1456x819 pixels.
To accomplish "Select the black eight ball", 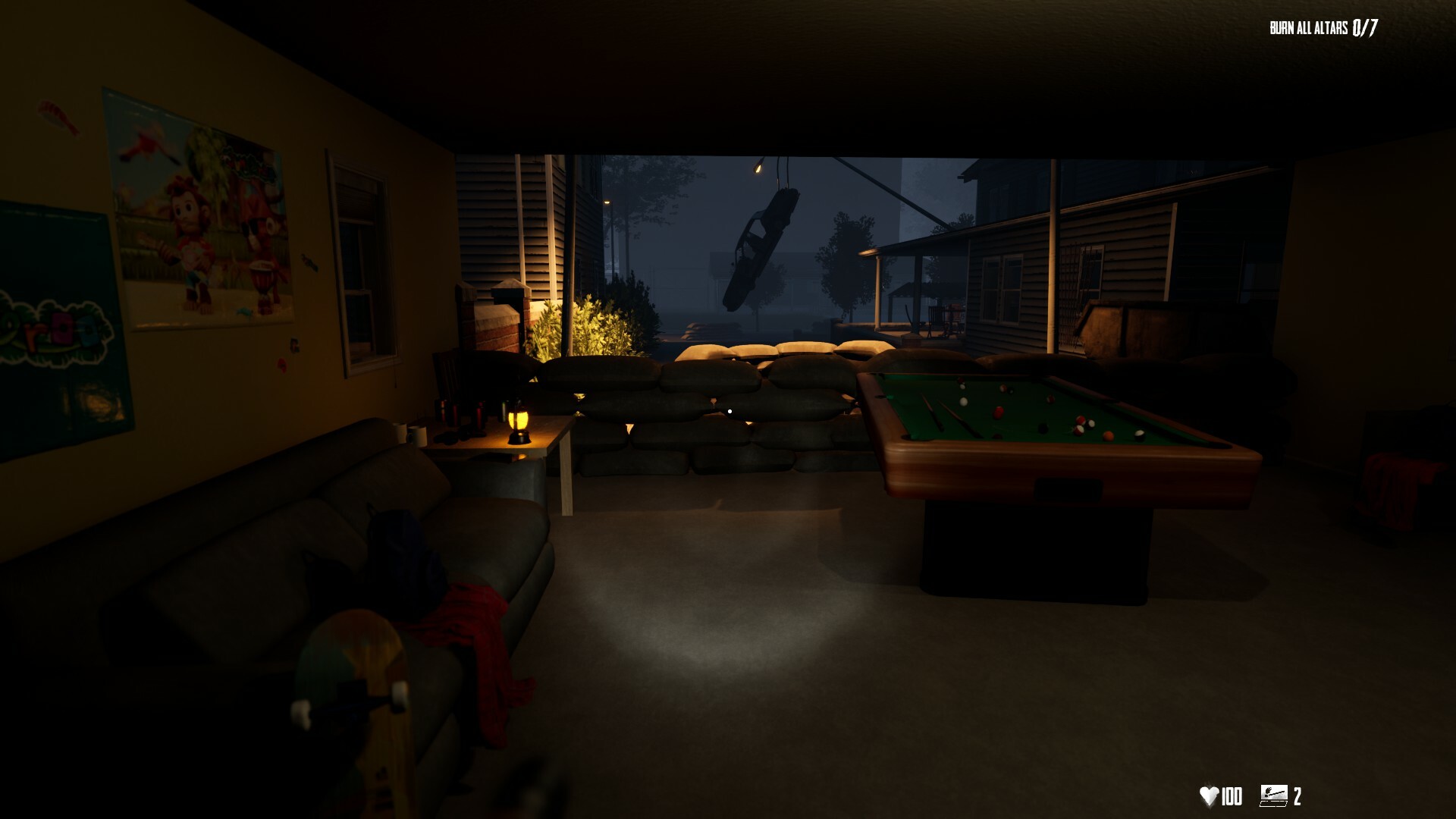I will coord(1041,427).
